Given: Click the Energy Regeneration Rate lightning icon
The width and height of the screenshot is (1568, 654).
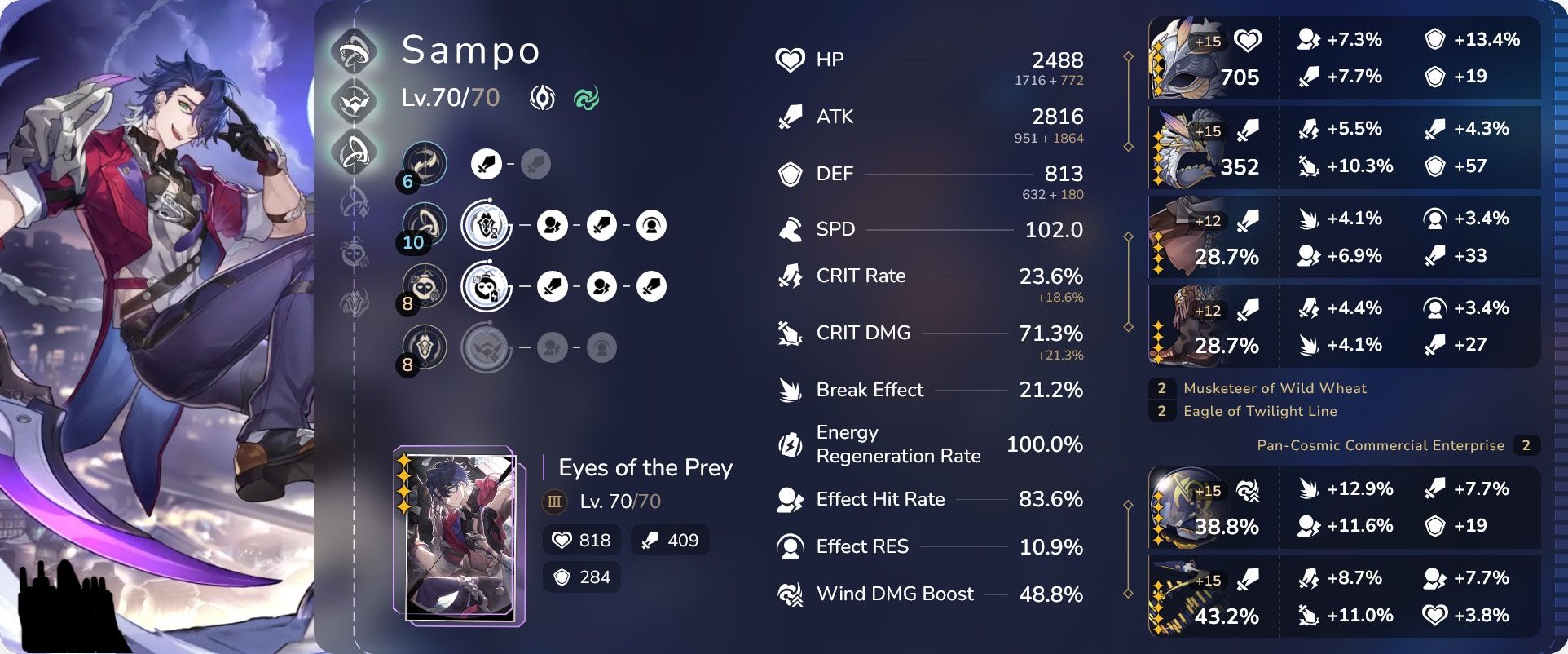Looking at the screenshot, I should 789,444.
